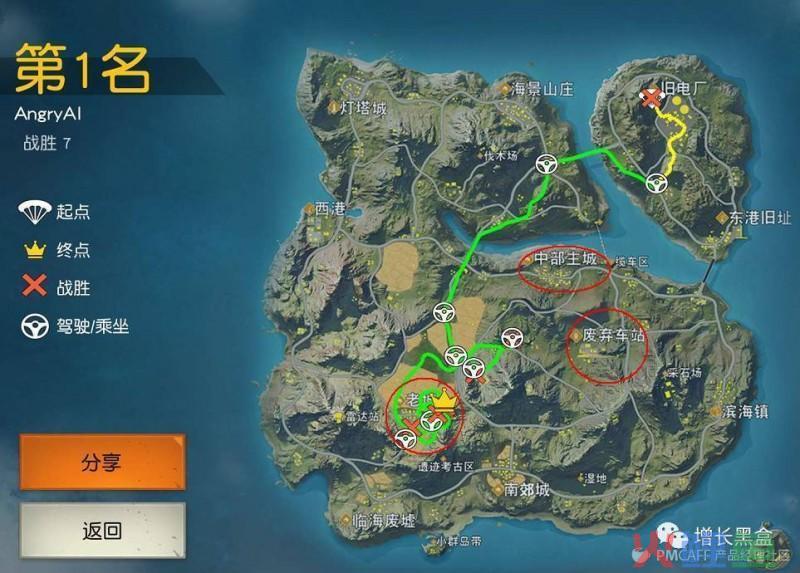Select the steering wheel marker near 伐木场

(x=545, y=165)
